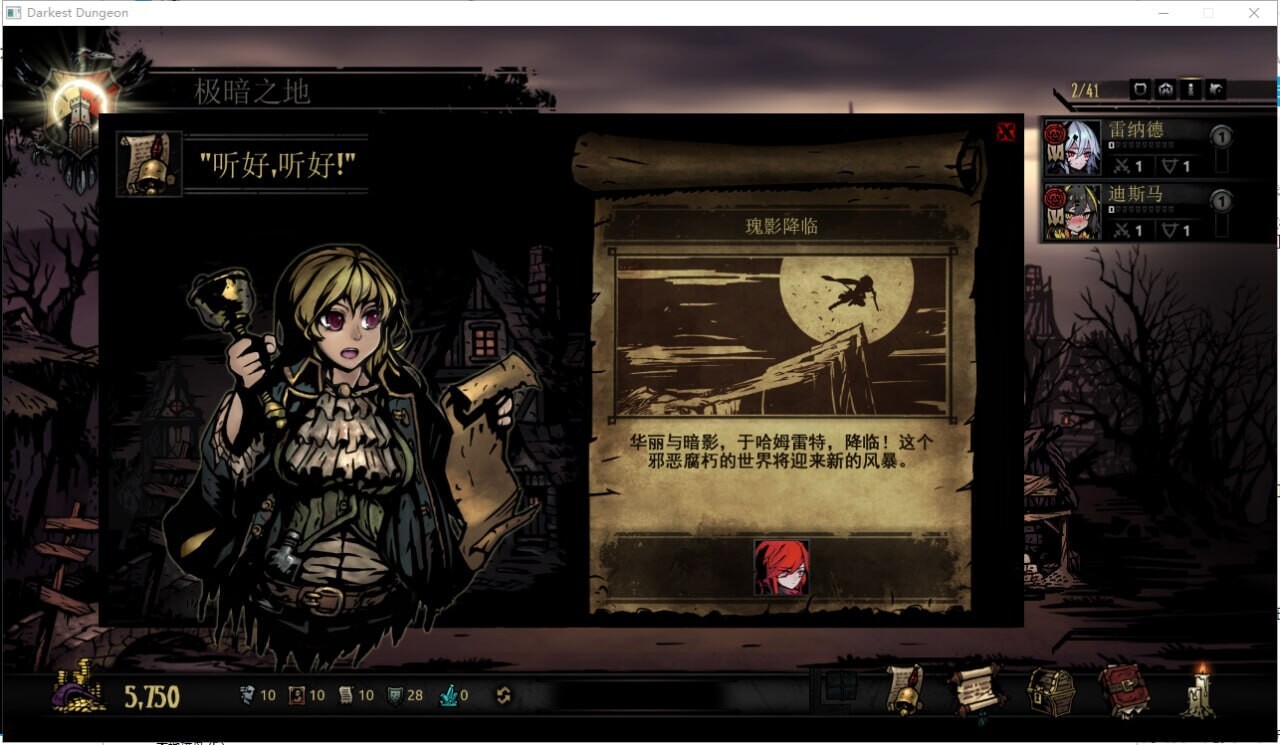Select the shield tab above the hero roster

1140,89
